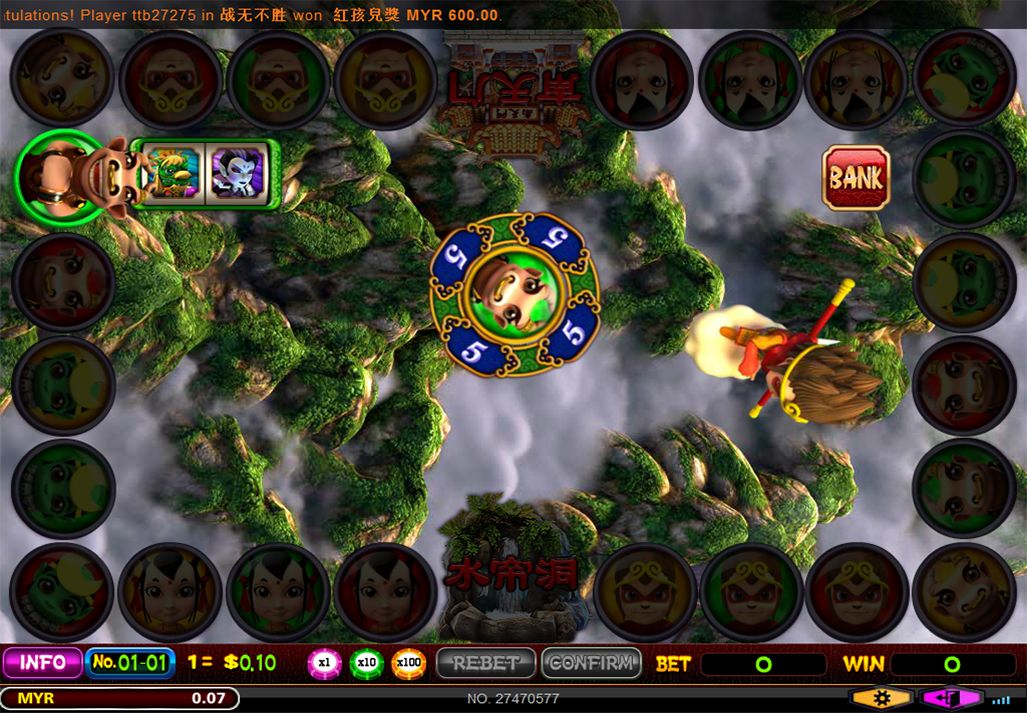Confirm the bet with CONFIRM
The height and width of the screenshot is (713, 1027).
click(591, 662)
